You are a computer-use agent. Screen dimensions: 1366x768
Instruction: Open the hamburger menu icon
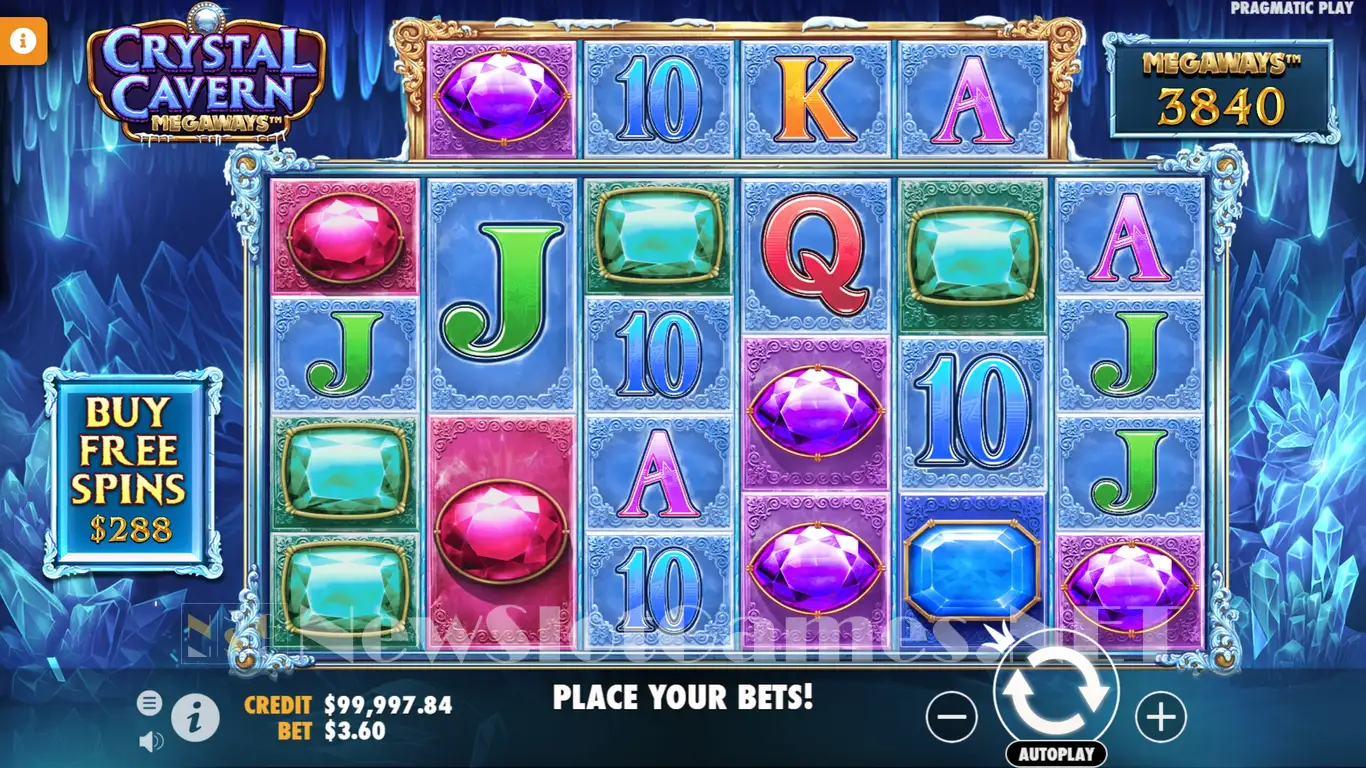pos(149,703)
